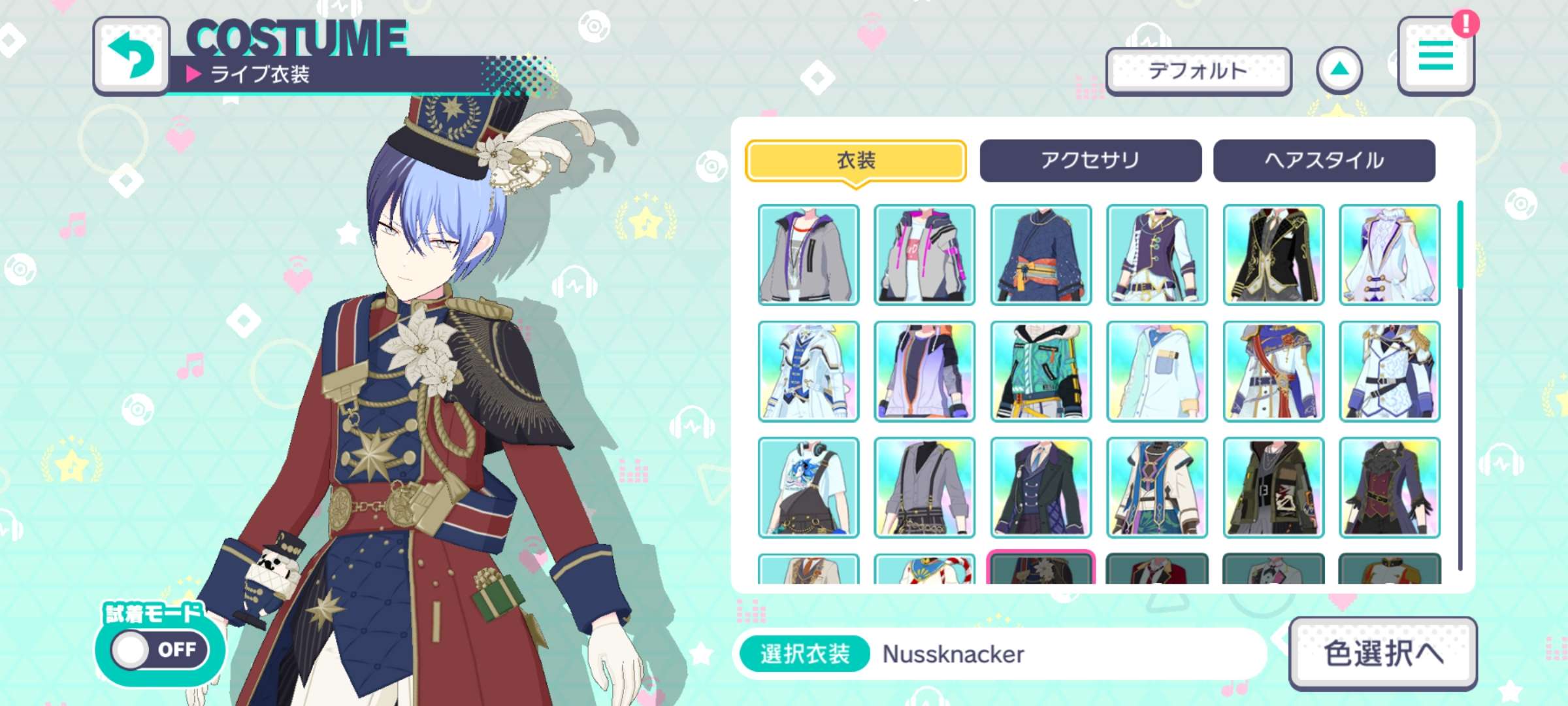This screenshot has height=706, width=1568.
Task: Choose the teal green jacket costume
Action: pyautogui.click(x=1041, y=371)
